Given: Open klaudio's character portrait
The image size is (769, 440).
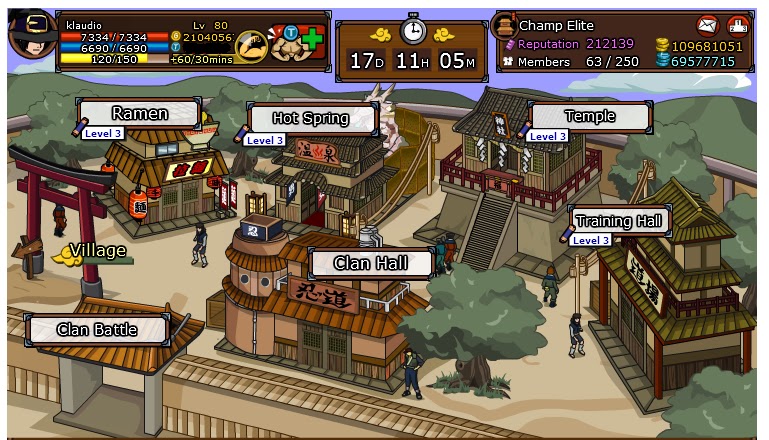Looking at the screenshot, I should click(x=30, y=33).
